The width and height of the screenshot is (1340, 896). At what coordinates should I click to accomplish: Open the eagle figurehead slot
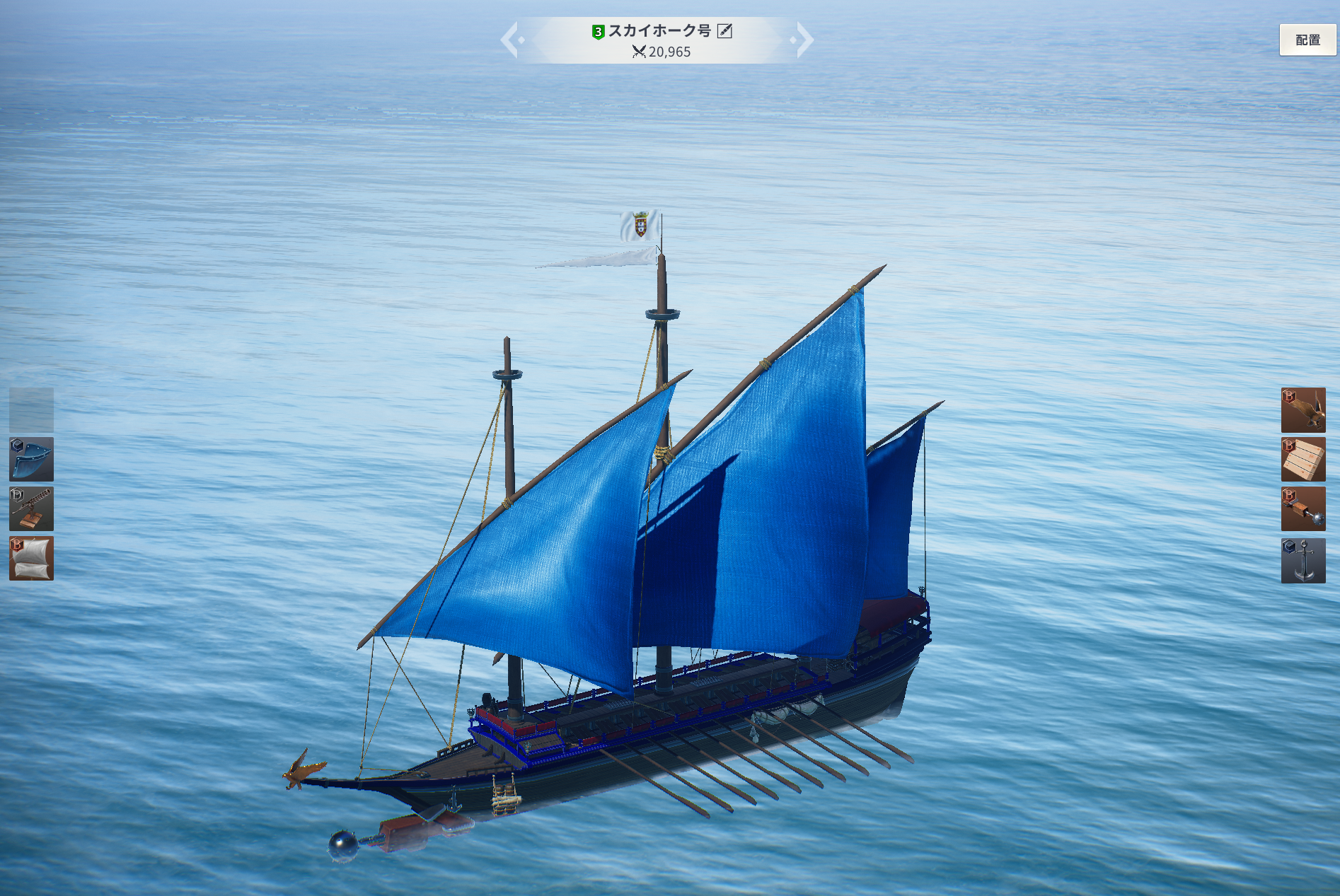[x=1303, y=409]
